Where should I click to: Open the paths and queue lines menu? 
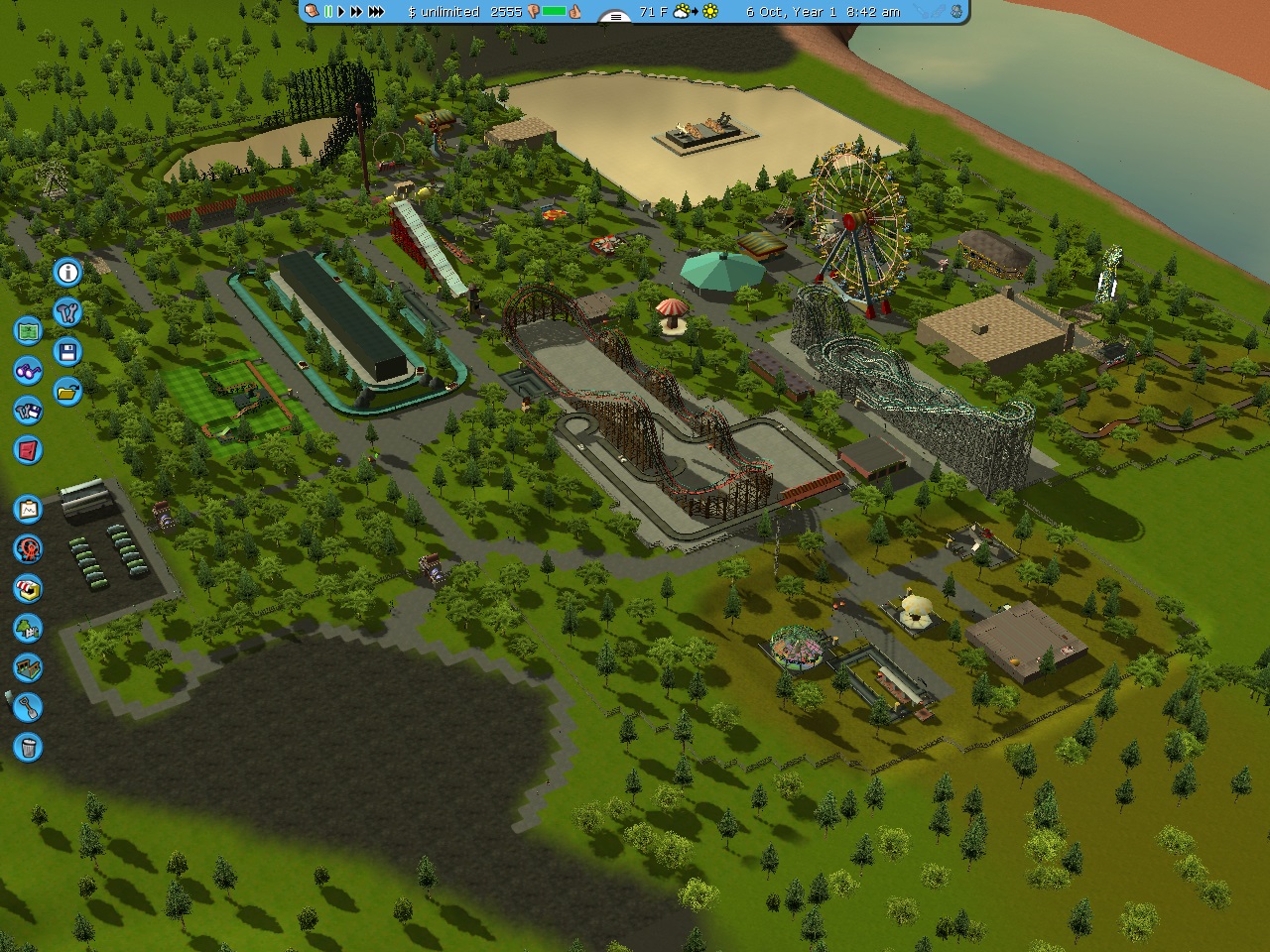28,667
